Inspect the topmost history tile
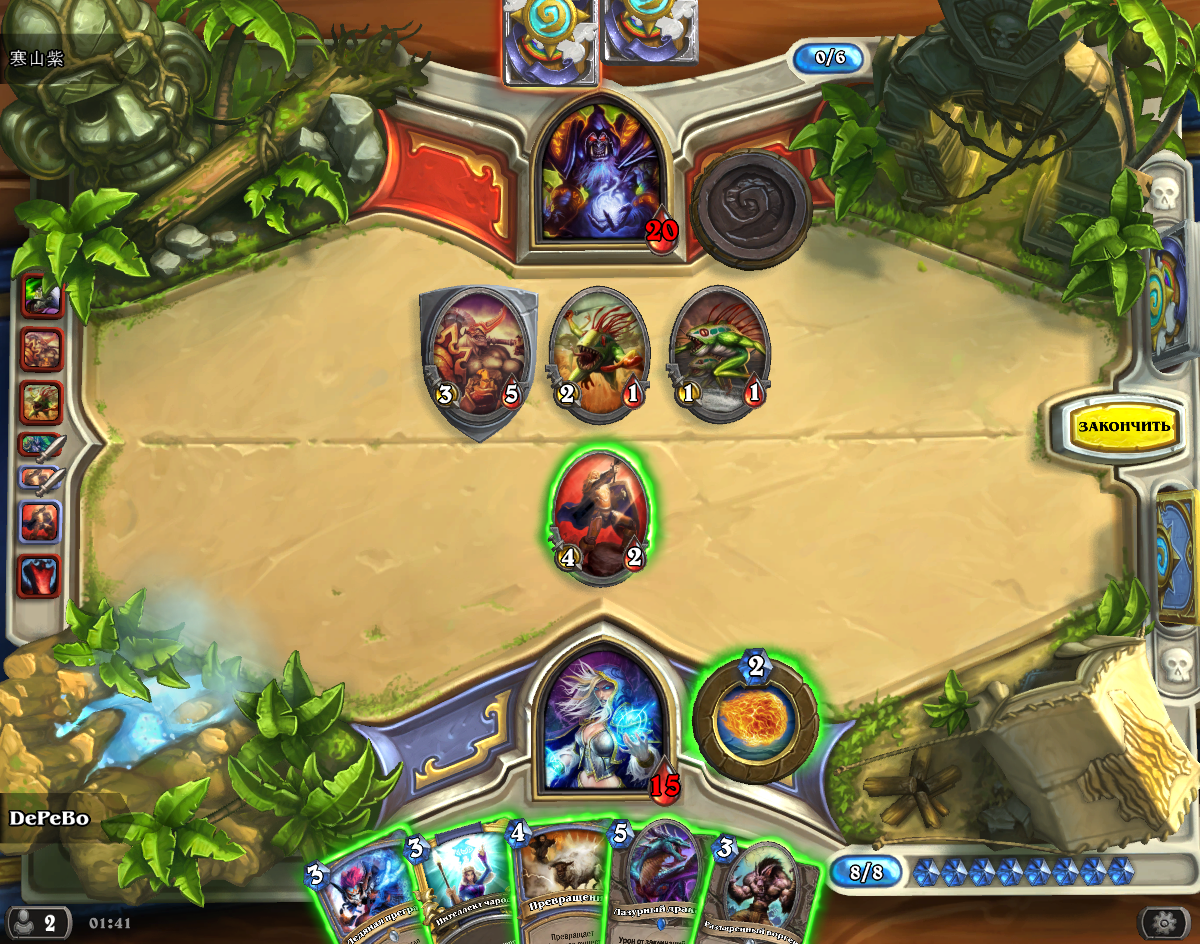 click(x=42, y=297)
